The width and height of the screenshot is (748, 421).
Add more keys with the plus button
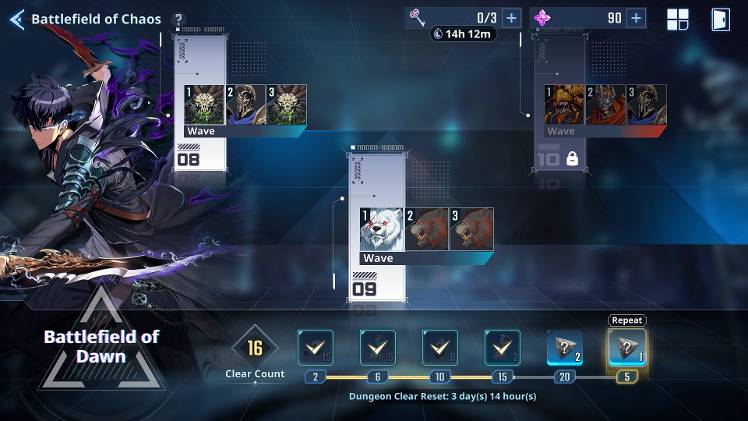(511, 18)
